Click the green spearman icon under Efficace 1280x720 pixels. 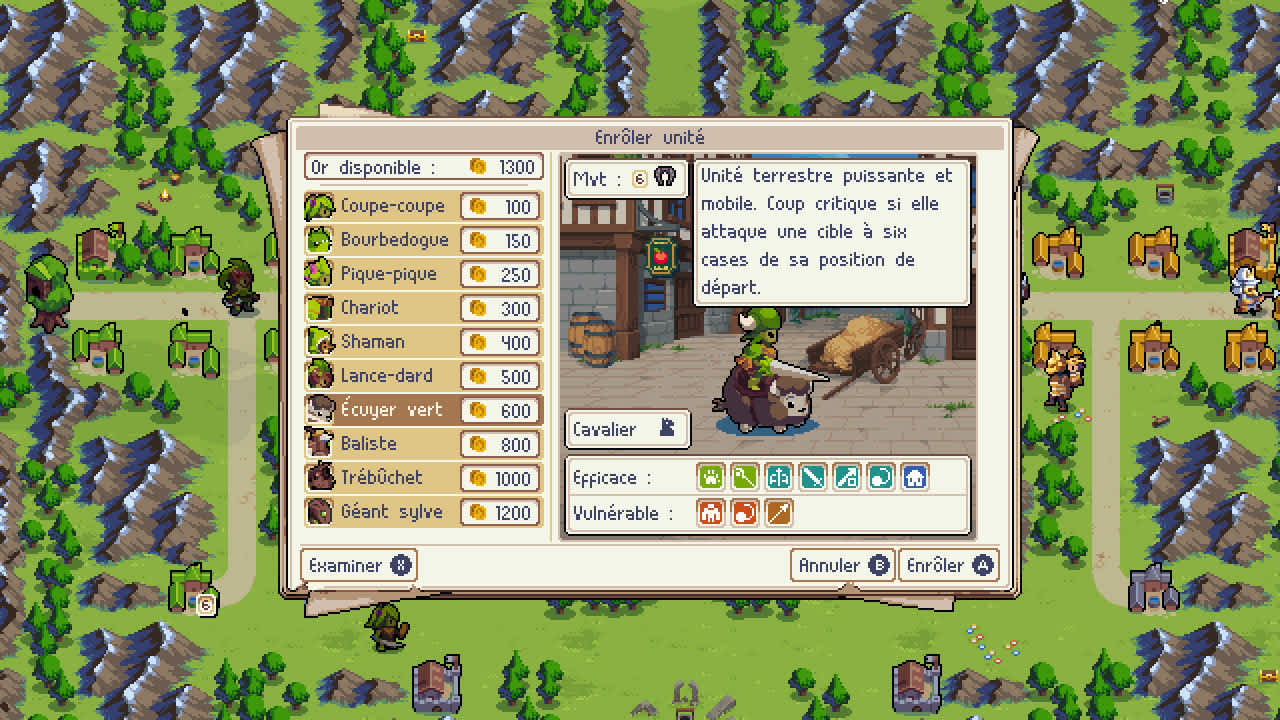(745, 477)
